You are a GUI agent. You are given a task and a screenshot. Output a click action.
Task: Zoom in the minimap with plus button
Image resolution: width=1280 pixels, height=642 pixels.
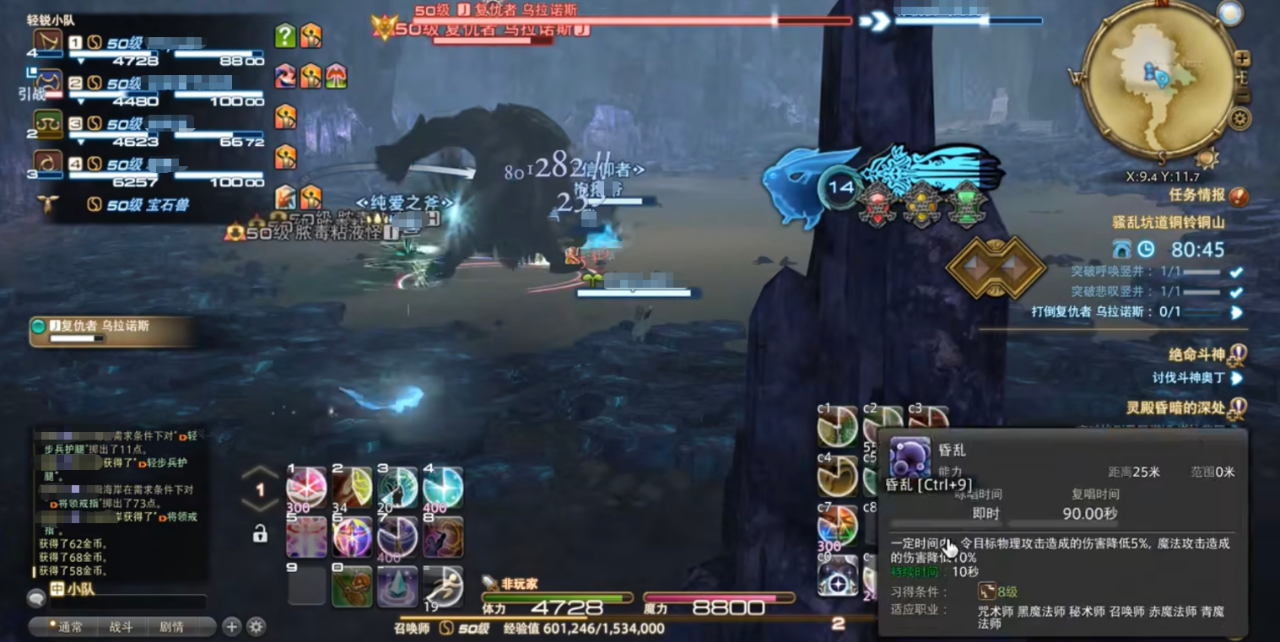pyautogui.click(x=1242, y=58)
